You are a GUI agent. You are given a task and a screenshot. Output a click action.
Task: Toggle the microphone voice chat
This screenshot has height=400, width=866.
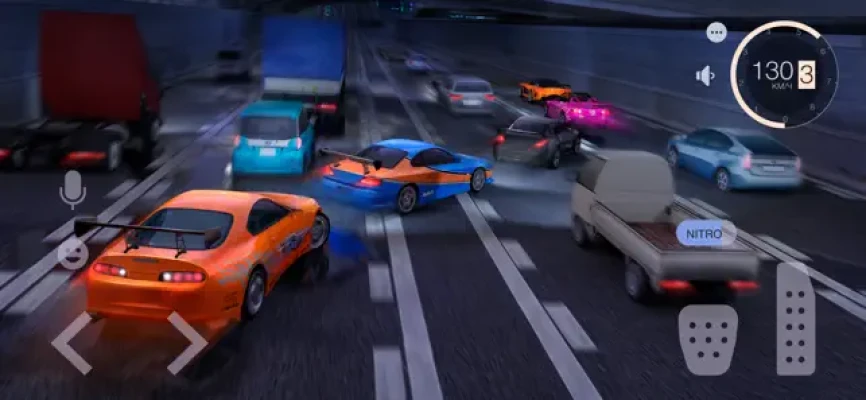point(72,188)
